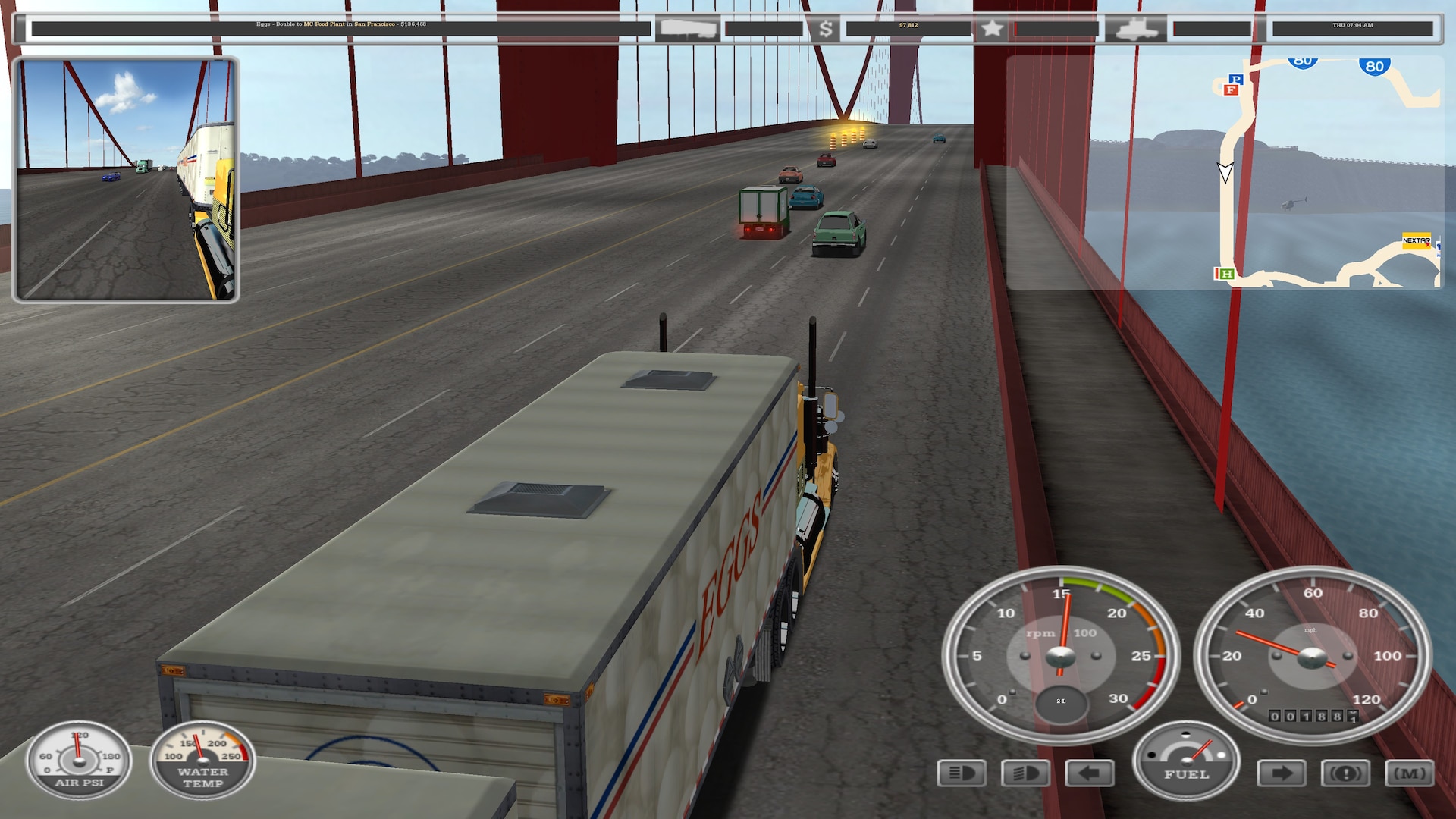This screenshot has height=819, width=1456.
Task: Select the star reputation icon
Action: click(991, 30)
